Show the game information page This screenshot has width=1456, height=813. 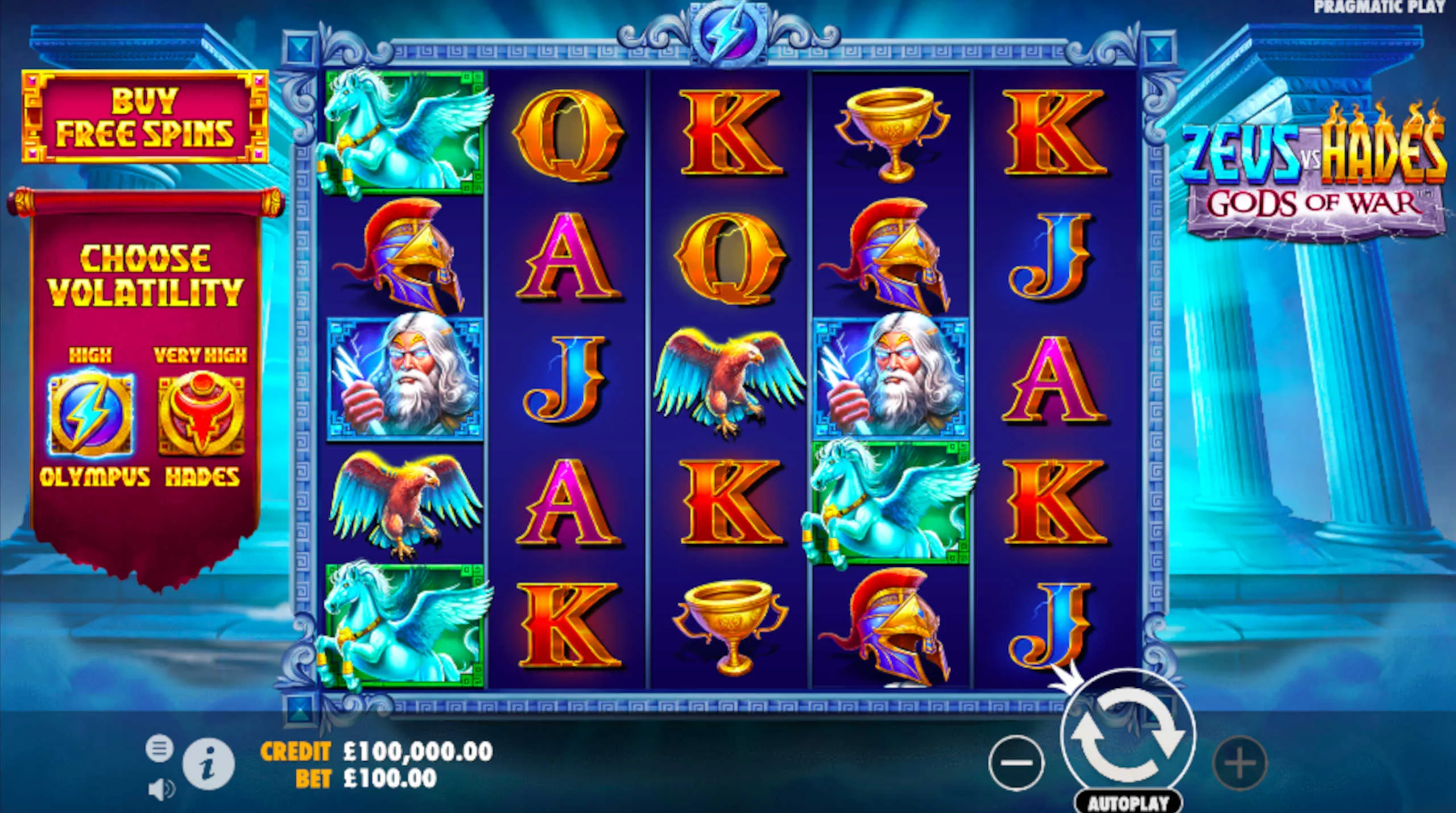(208, 765)
